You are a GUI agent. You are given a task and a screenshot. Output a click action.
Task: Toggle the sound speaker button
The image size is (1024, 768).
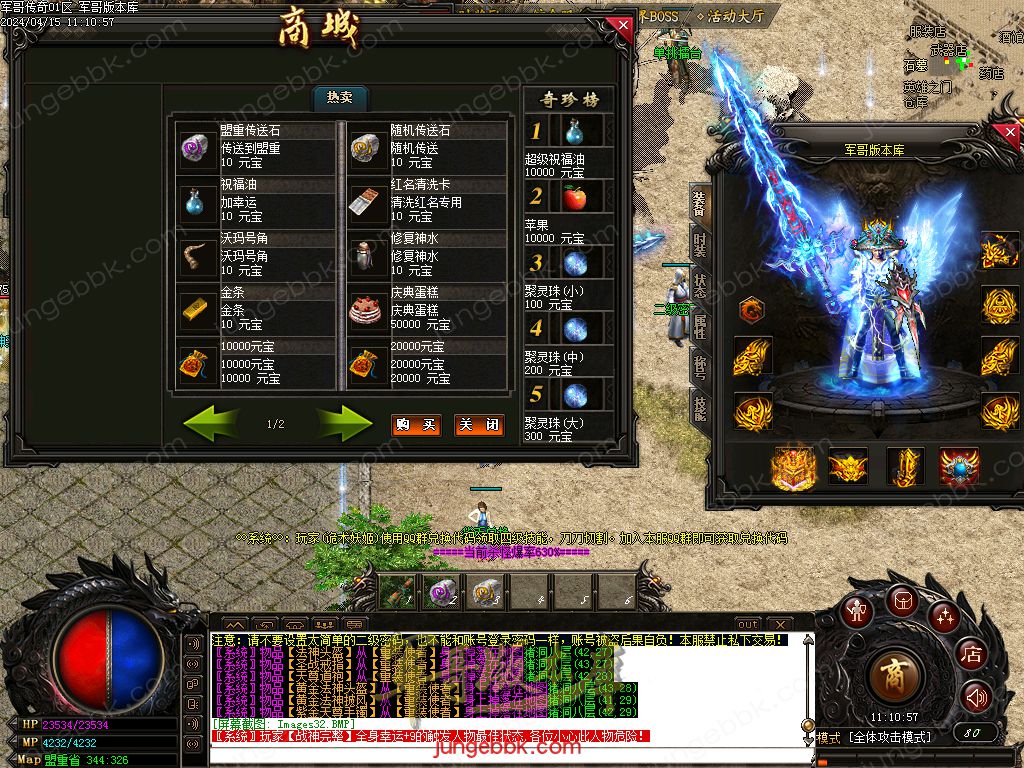pyautogui.click(x=976, y=697)
